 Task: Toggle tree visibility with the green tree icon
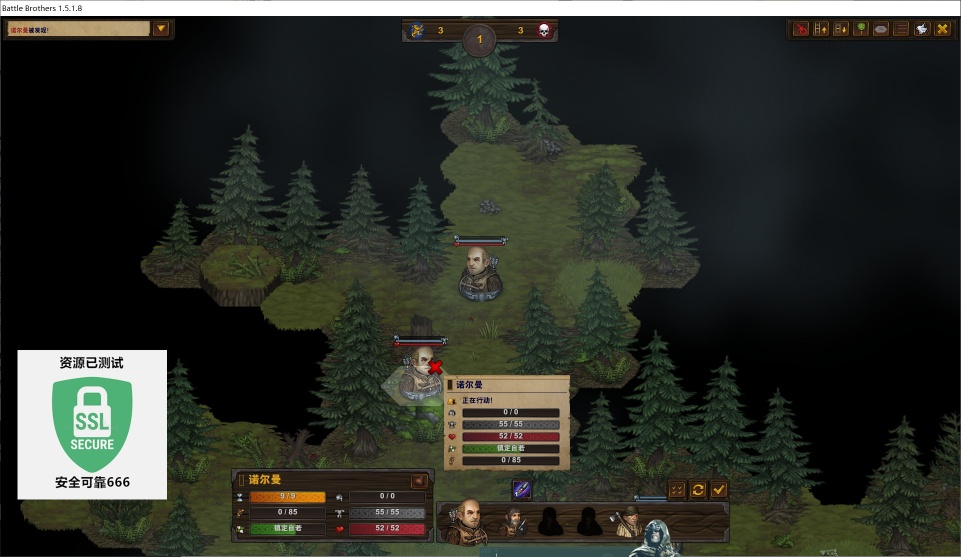pos(861,29)
